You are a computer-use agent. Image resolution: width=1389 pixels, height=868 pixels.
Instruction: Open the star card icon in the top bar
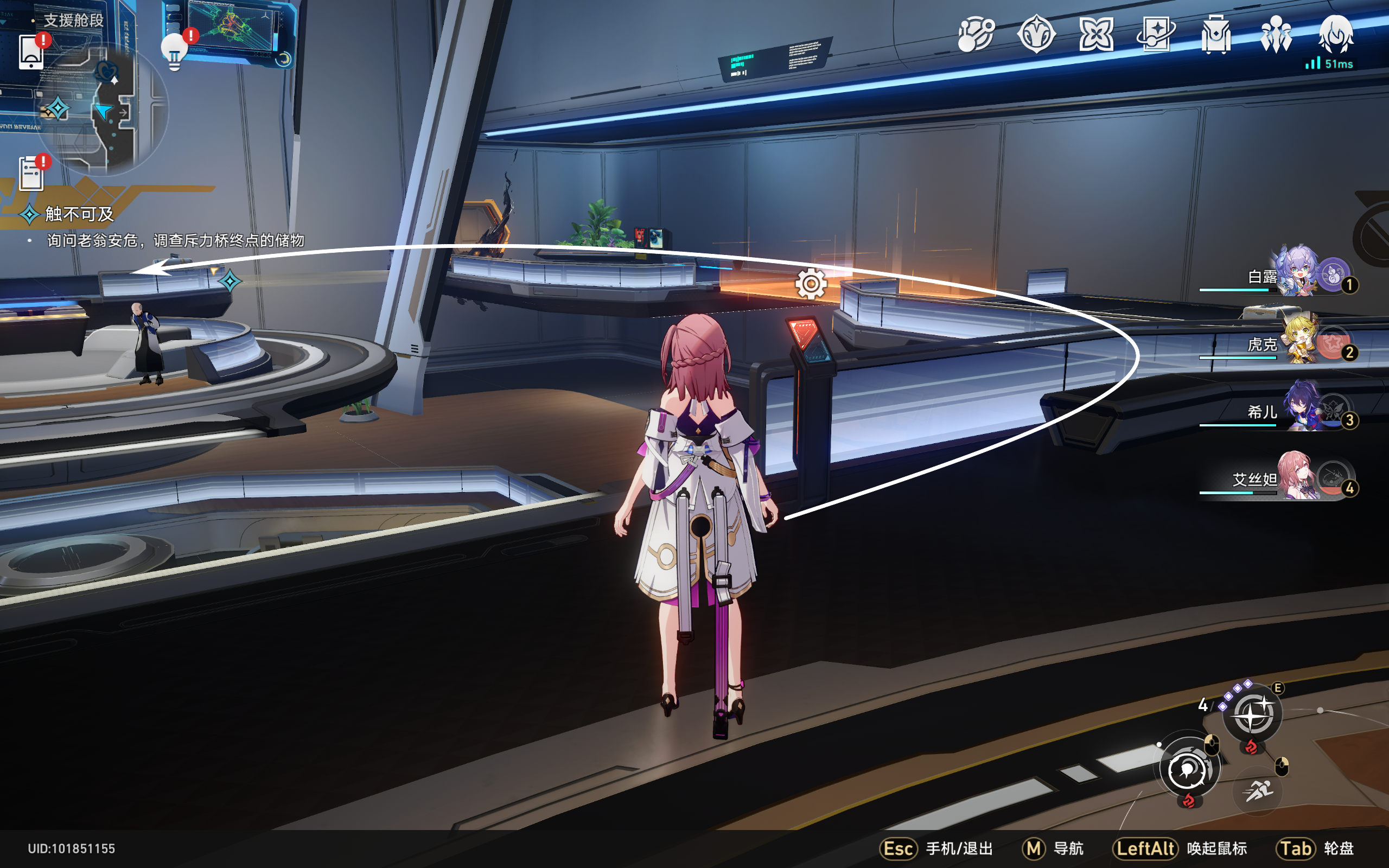pyautogui.click(x=1155, y=34)
